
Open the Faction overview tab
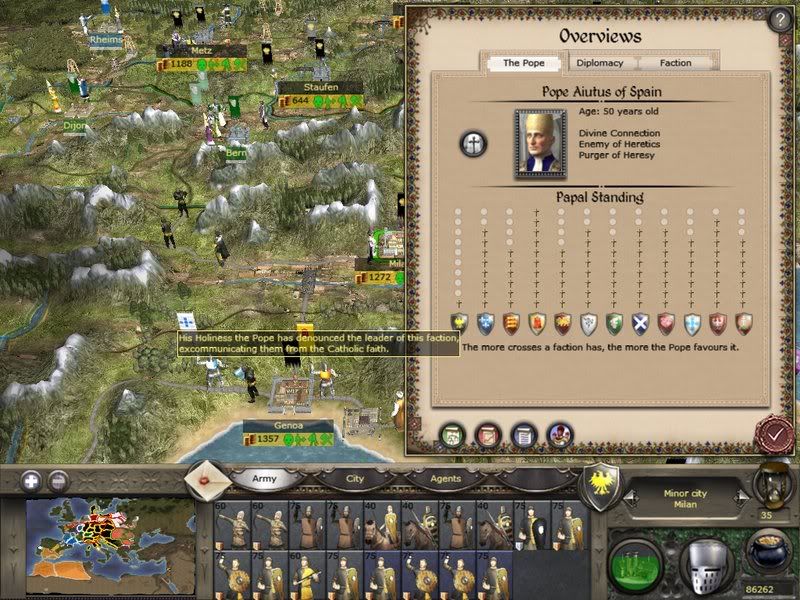coord(676,63)
